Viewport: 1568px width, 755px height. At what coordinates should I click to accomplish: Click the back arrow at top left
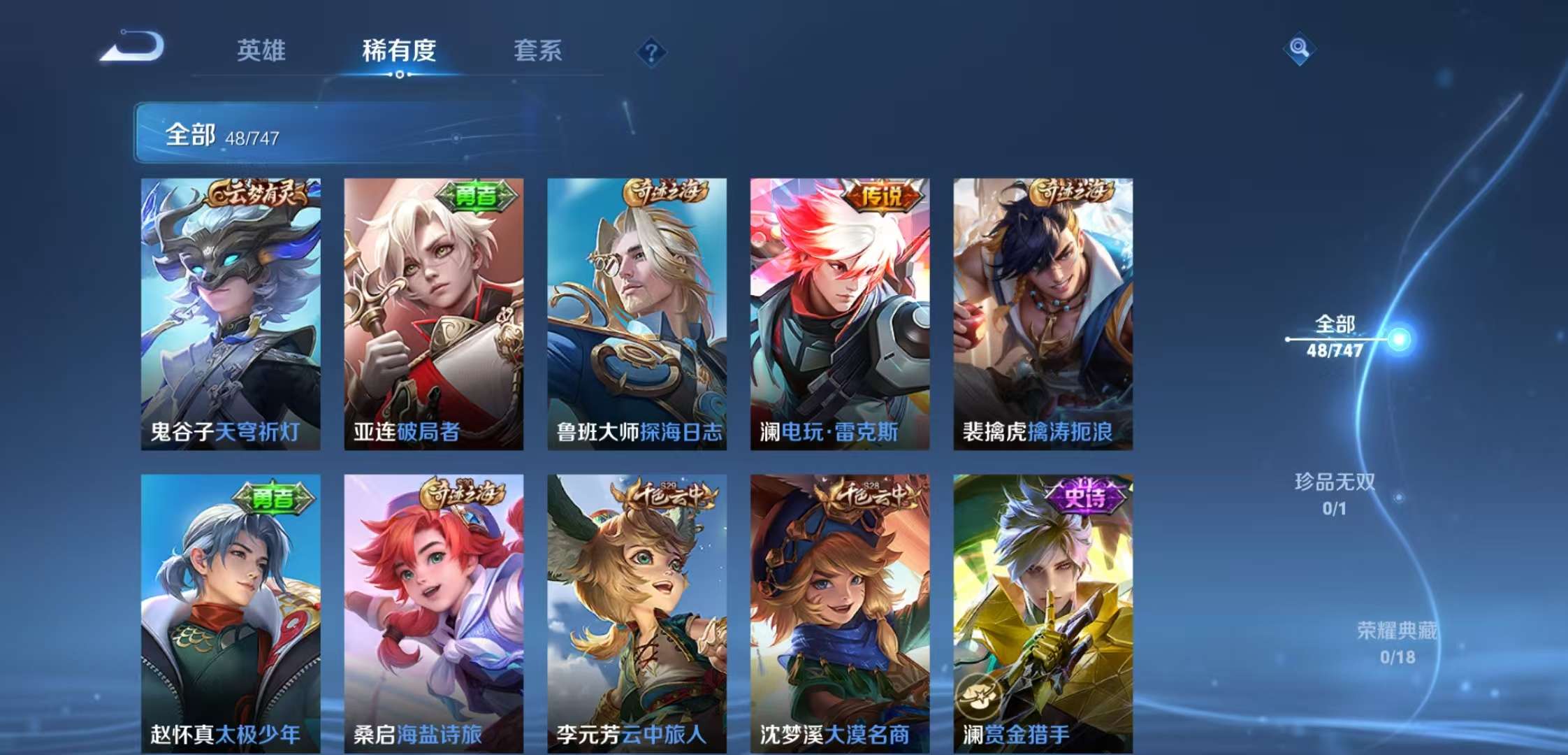click(133, 48)
